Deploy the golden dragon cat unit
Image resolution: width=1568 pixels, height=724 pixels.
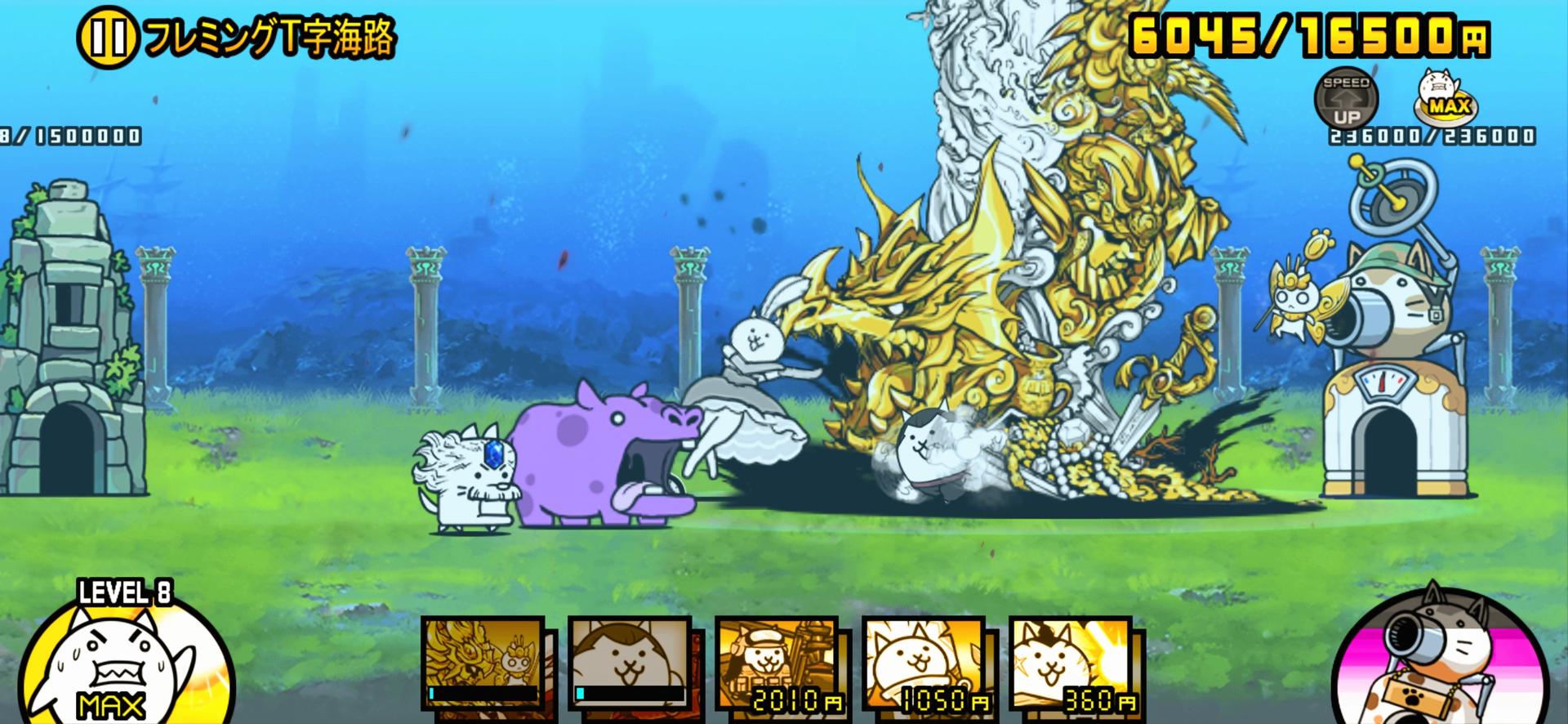point(483,664)
